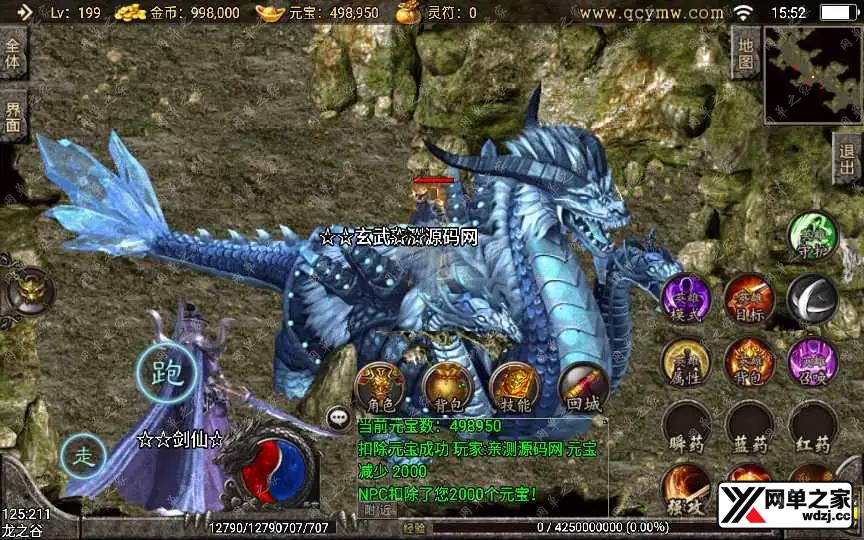Select the 附近 nearby chat tab

(378, 509)
